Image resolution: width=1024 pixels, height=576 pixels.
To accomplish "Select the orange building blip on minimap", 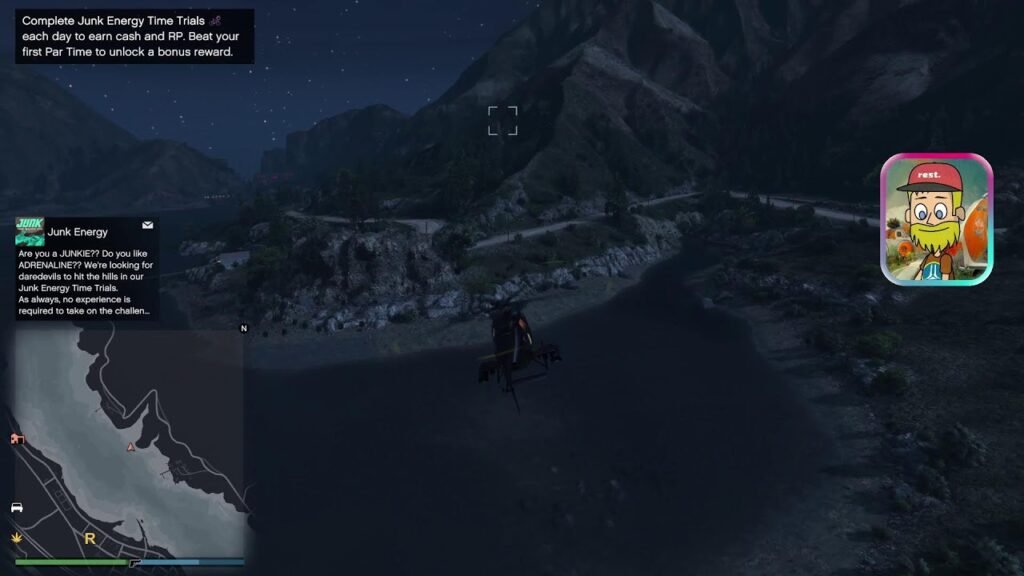I will point(17,439).
